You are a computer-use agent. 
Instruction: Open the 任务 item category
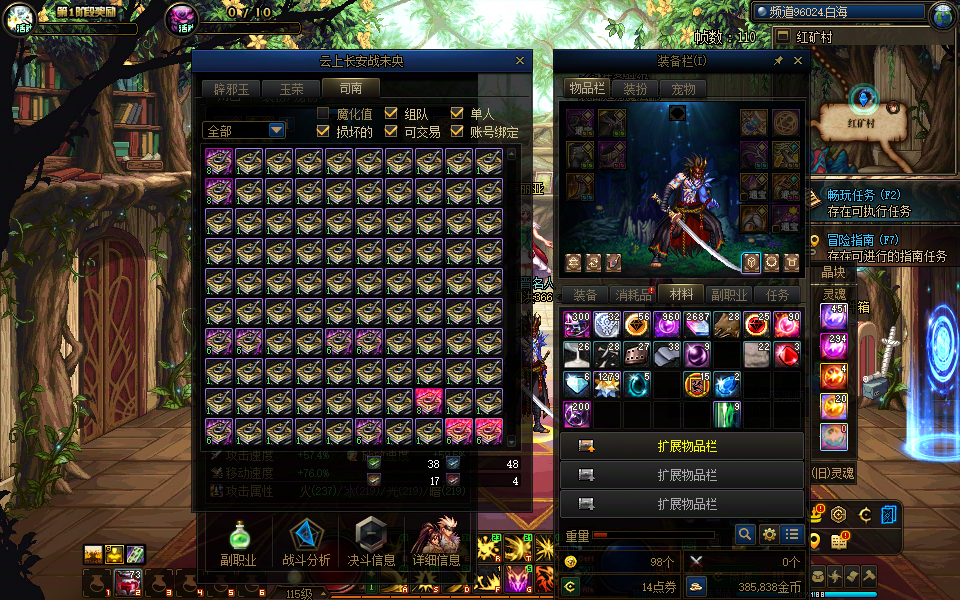[x=777, y=295]
